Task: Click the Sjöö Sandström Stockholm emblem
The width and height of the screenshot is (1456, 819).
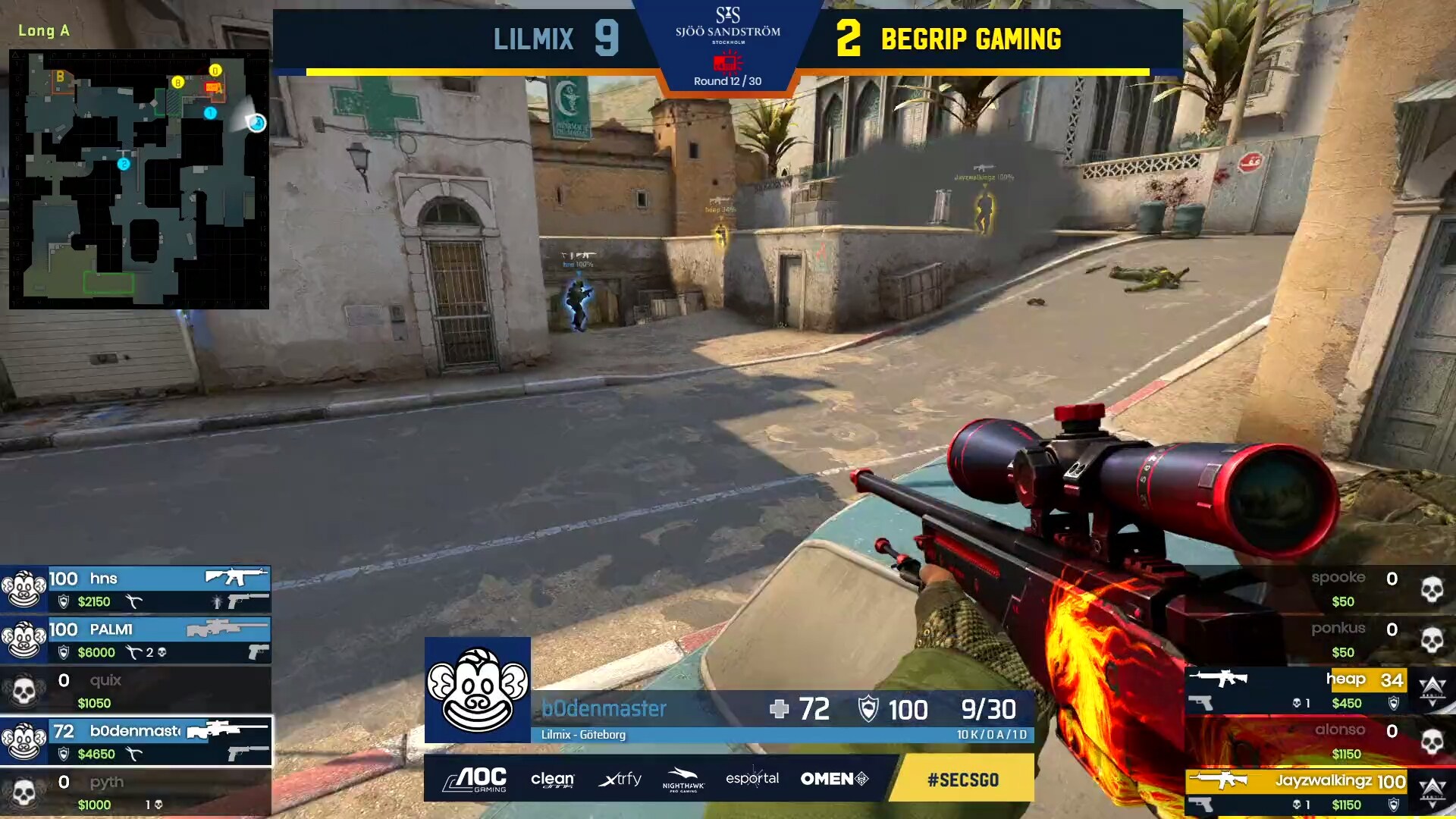Action: [x=730, y=29]
